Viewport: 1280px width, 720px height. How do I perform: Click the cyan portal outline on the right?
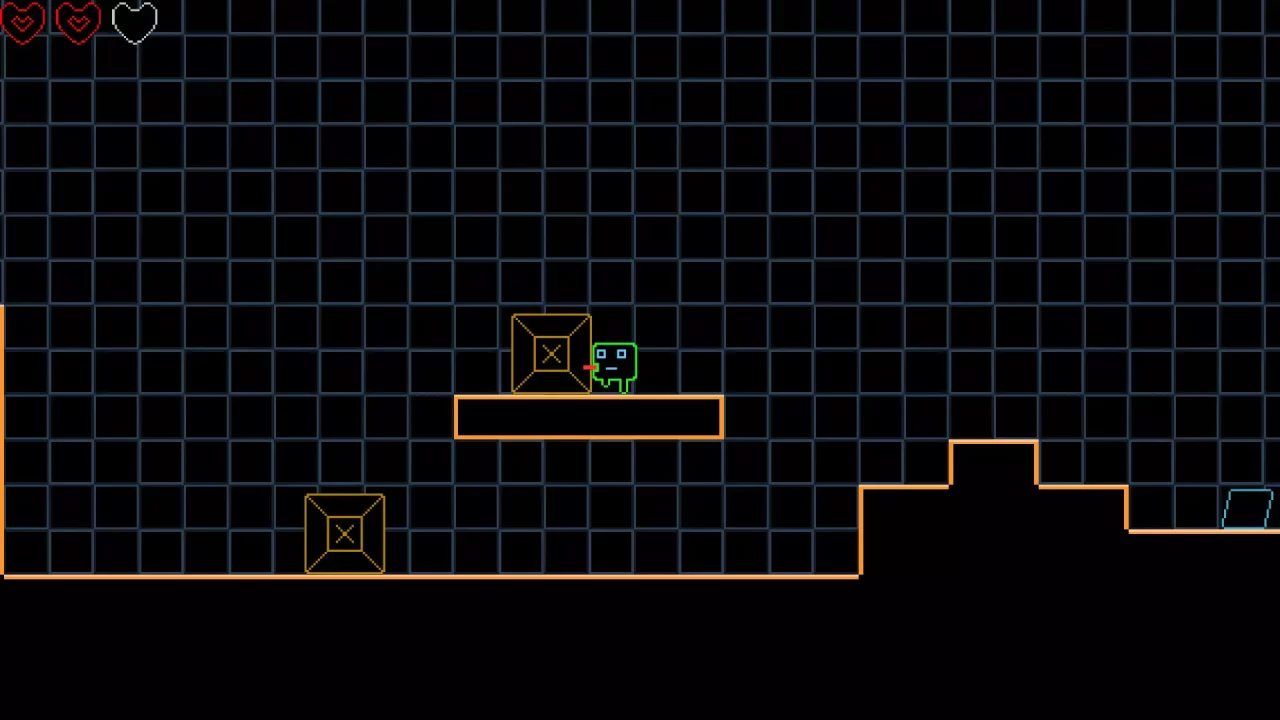click(1246, 510)
